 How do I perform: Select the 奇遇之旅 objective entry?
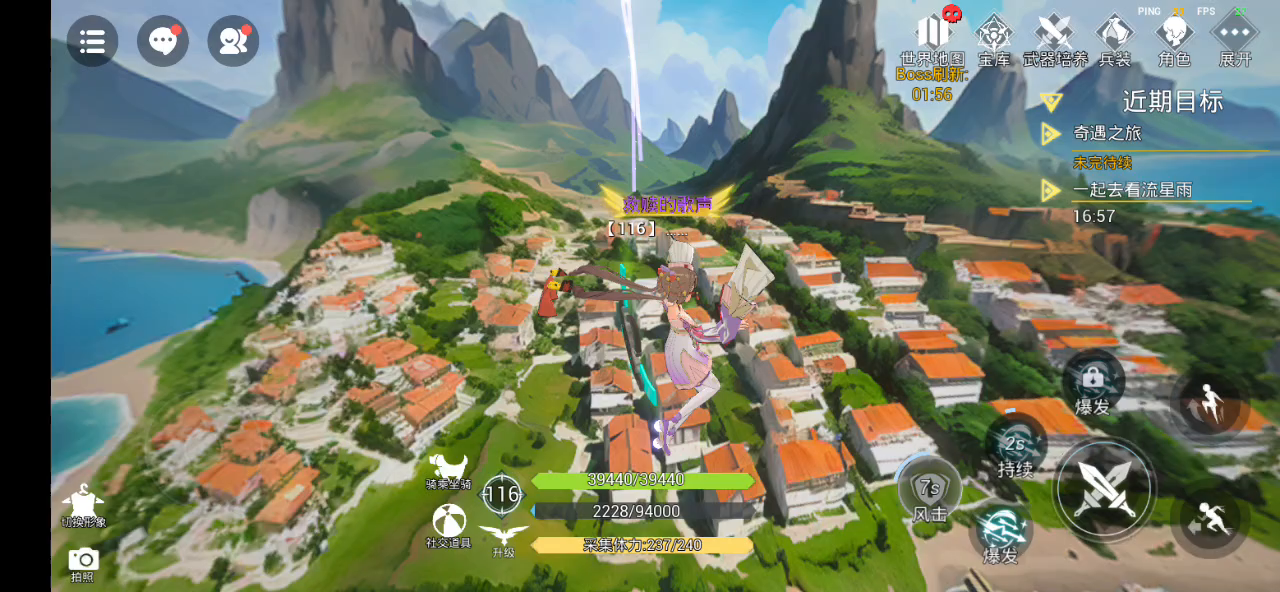click(x=1107, y=133)
